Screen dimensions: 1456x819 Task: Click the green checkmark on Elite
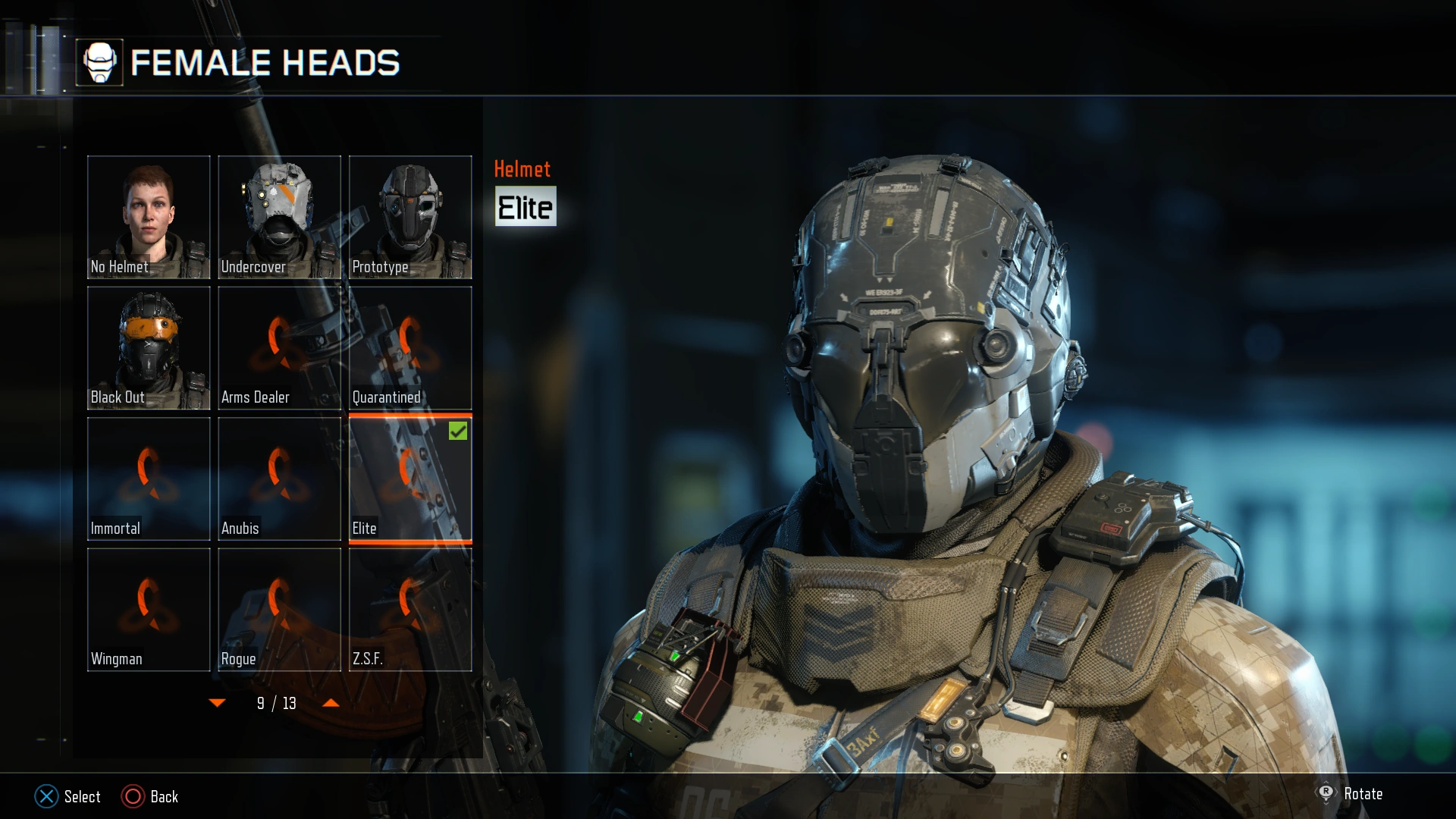tap(457, 431)
